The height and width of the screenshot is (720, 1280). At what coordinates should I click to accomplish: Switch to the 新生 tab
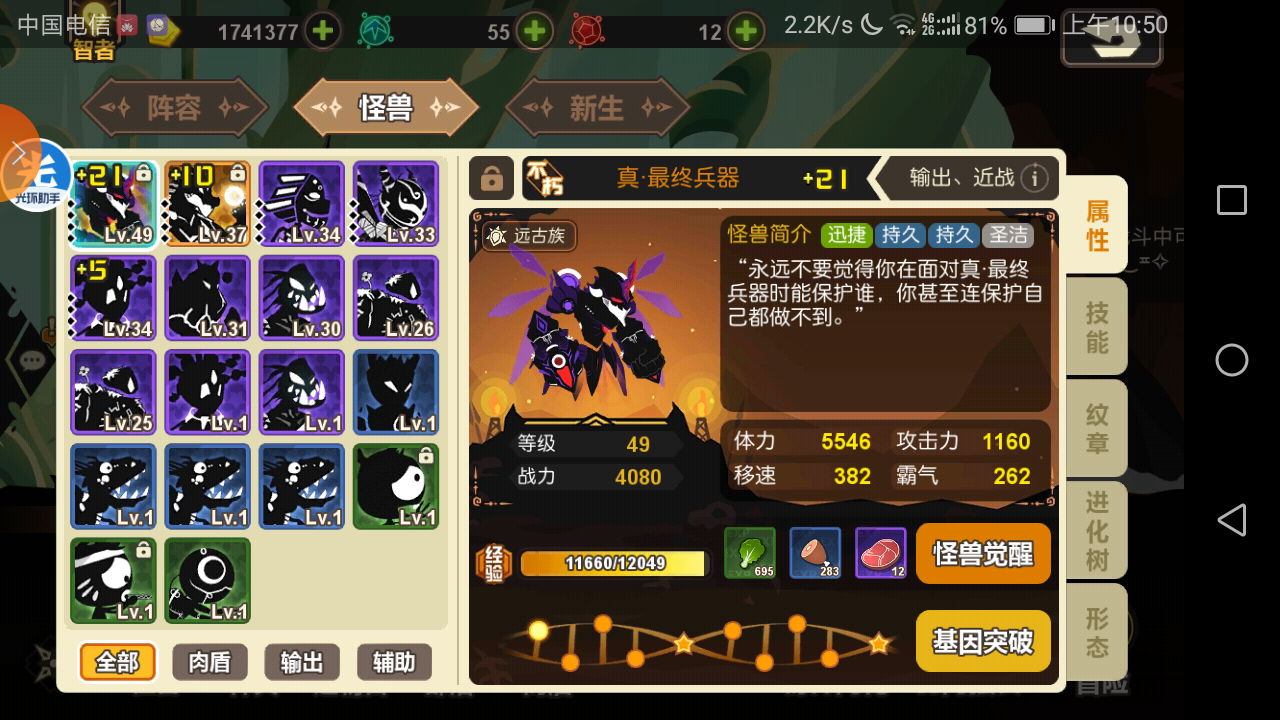click(596, 105)
